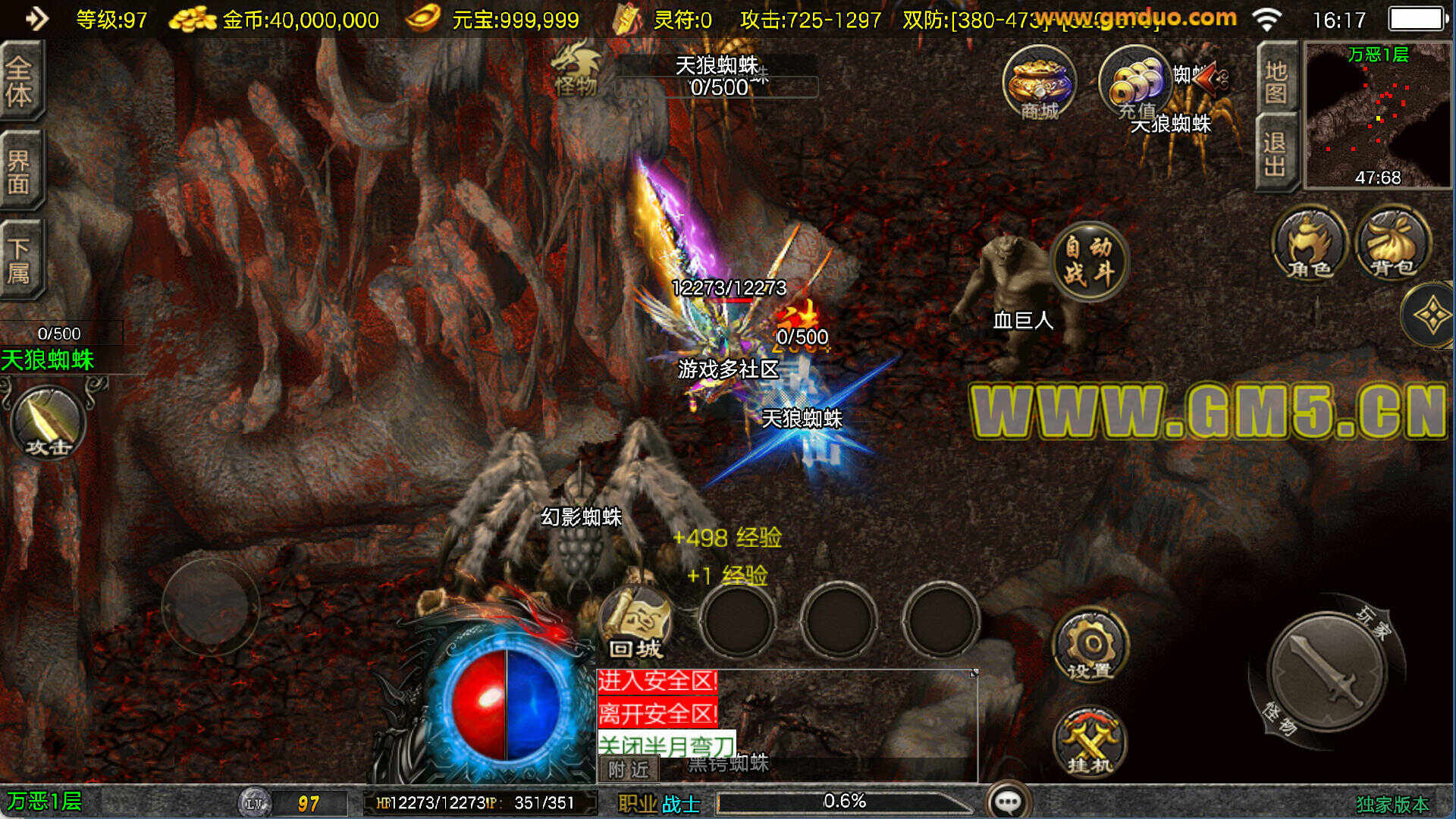
Task: Select the 界面 side tab
Action: pyautogui.click(x=20, y=171)
